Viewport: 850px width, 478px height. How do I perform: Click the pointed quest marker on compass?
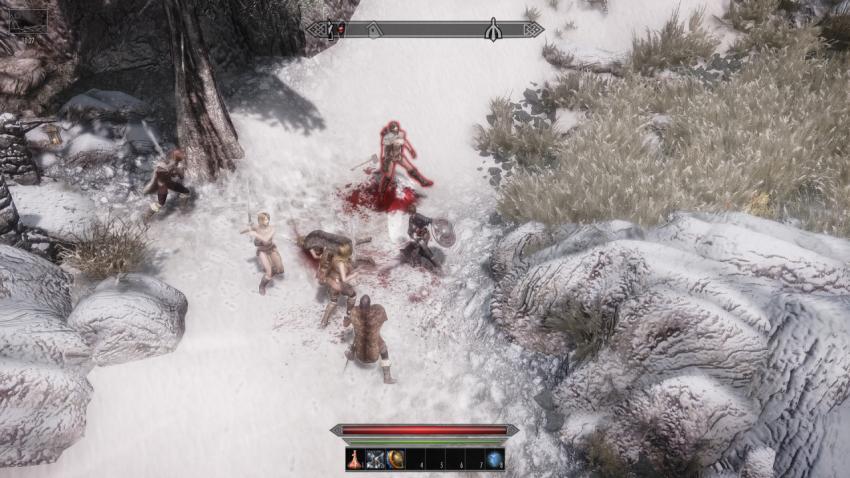493,30
